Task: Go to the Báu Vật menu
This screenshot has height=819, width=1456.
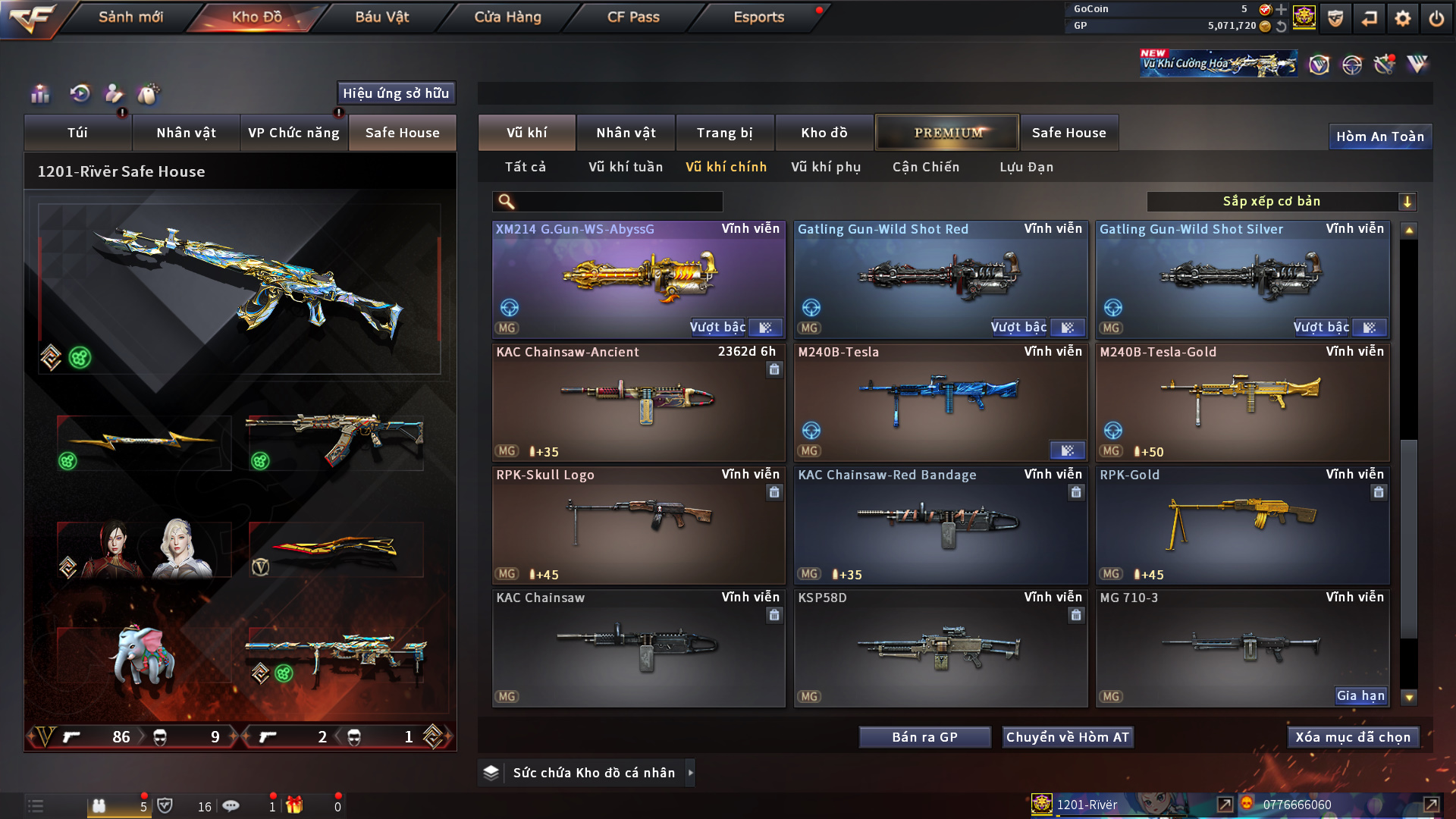Action: click(381, 17)
